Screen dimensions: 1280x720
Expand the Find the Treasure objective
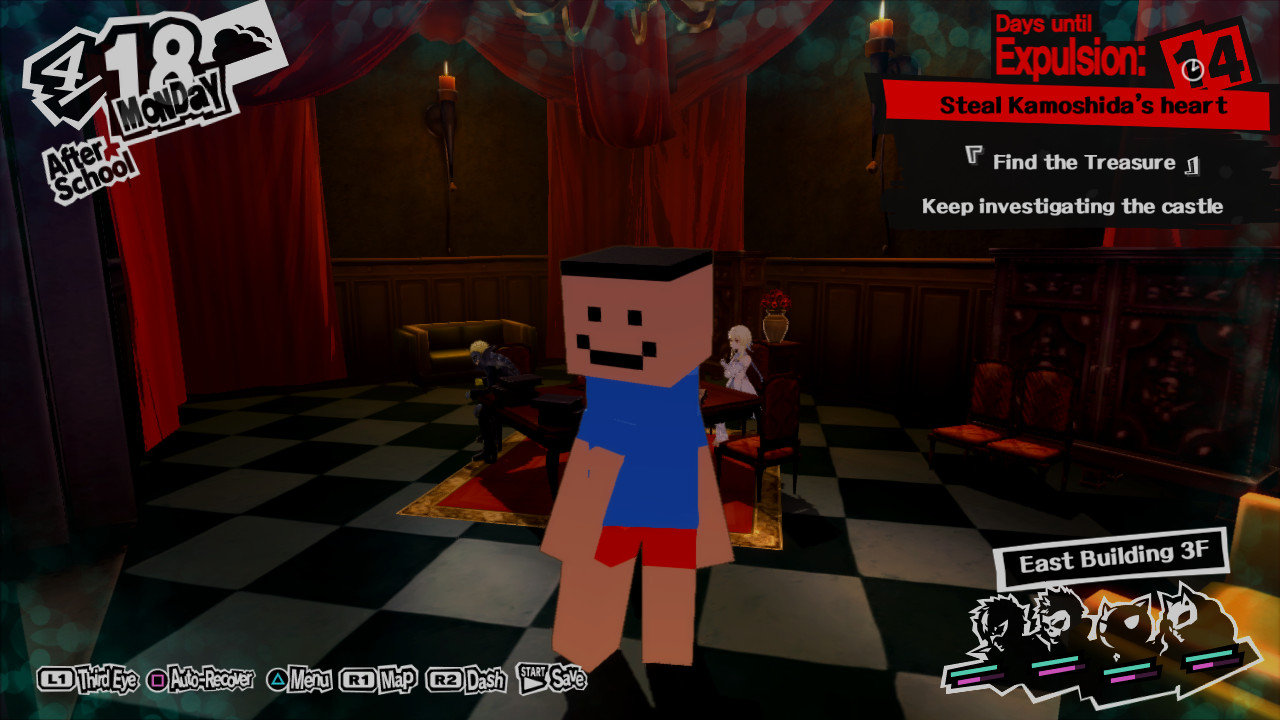pyautogui.click(x=1083, y=162)
